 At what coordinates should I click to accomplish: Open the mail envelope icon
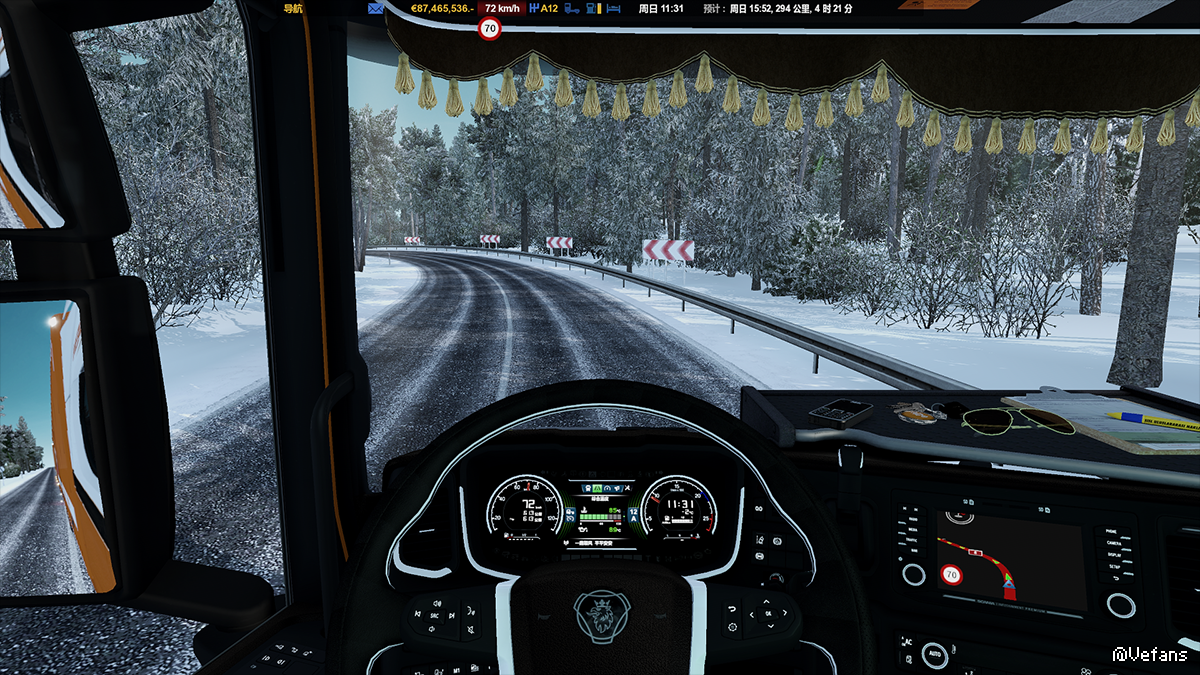pos(376,8)
